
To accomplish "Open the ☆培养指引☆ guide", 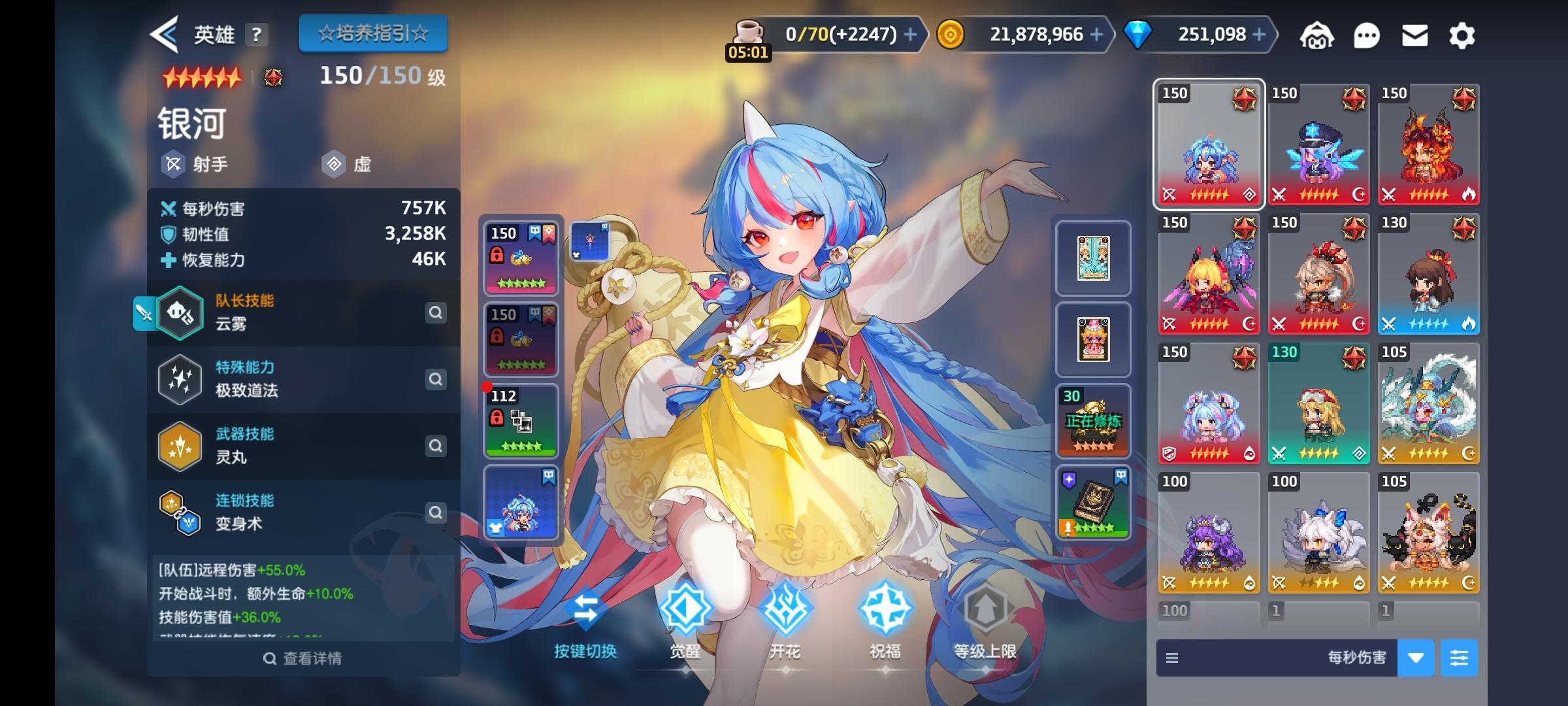I will pos(374,33).
